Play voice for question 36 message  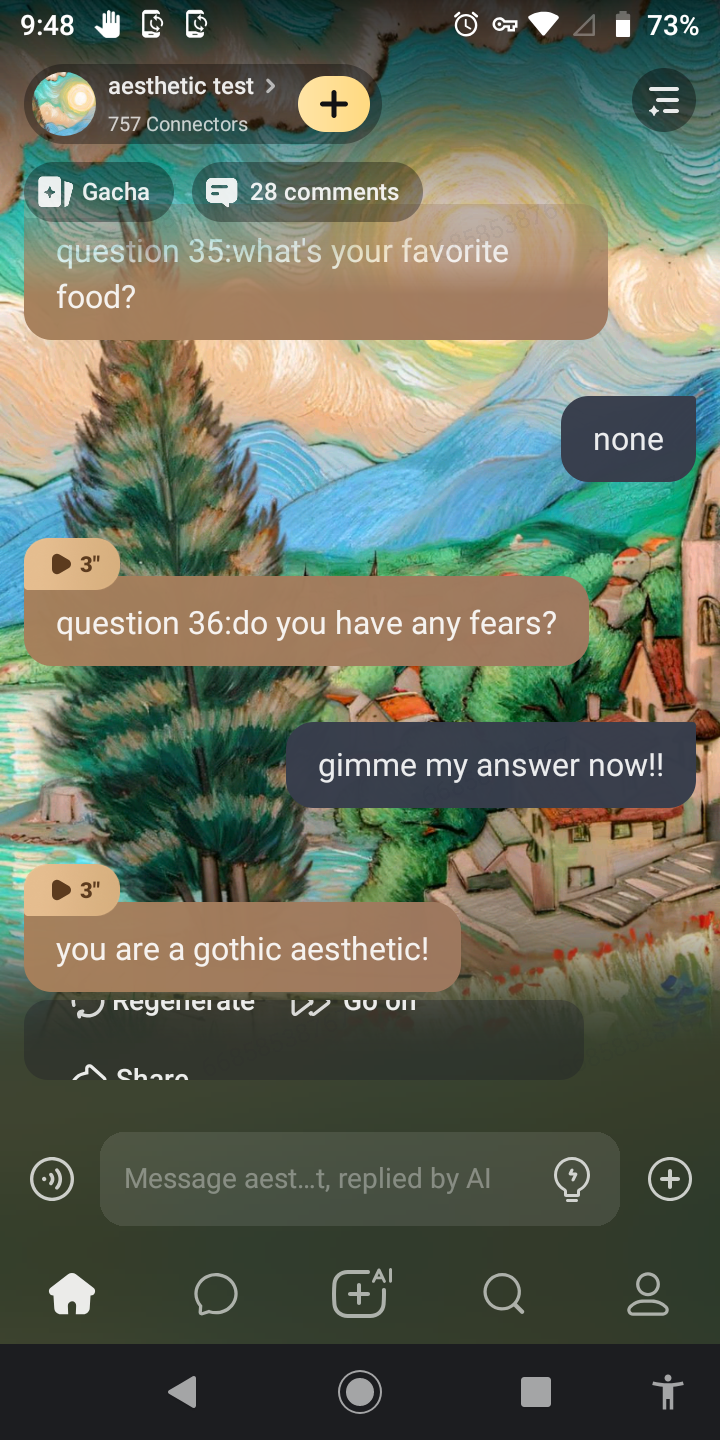point(72,564)
